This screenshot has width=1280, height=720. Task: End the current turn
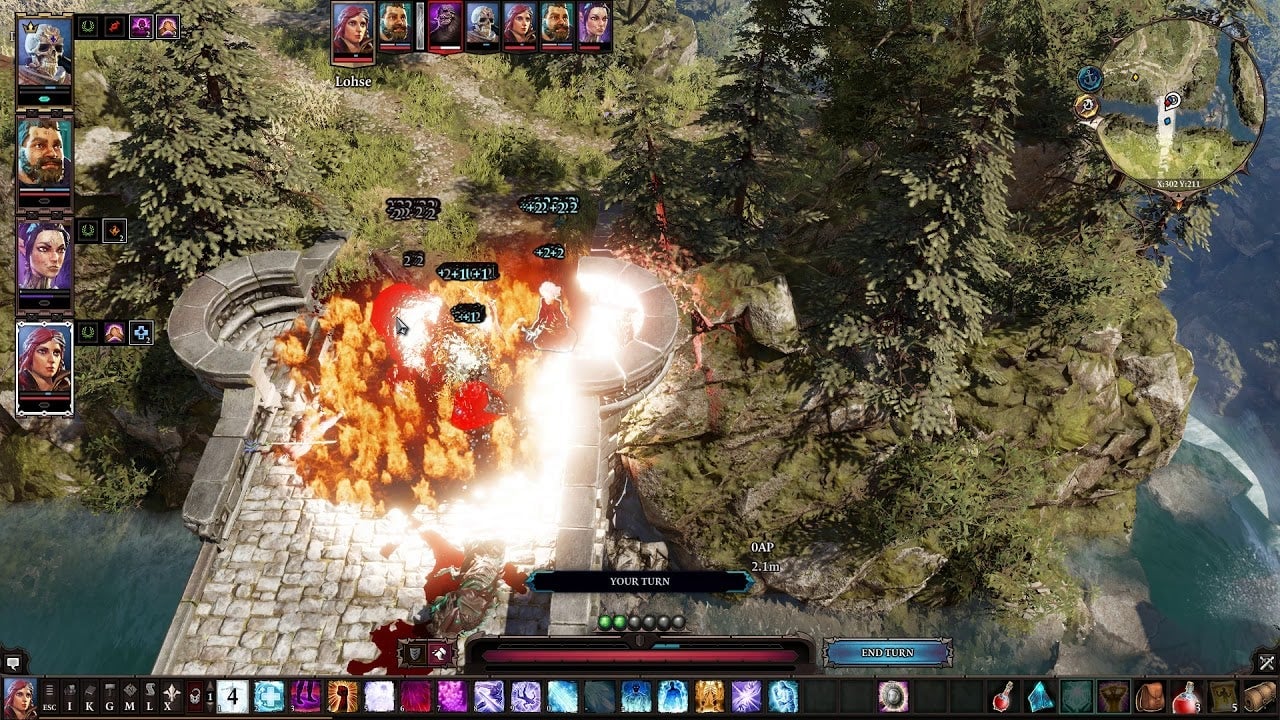pyautogui.click(x=887, y=653)
